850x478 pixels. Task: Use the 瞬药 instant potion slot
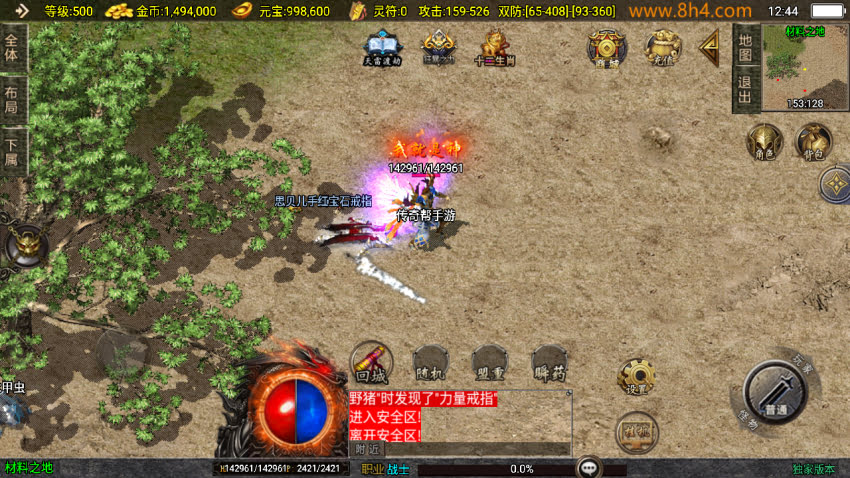click(549, 363)
